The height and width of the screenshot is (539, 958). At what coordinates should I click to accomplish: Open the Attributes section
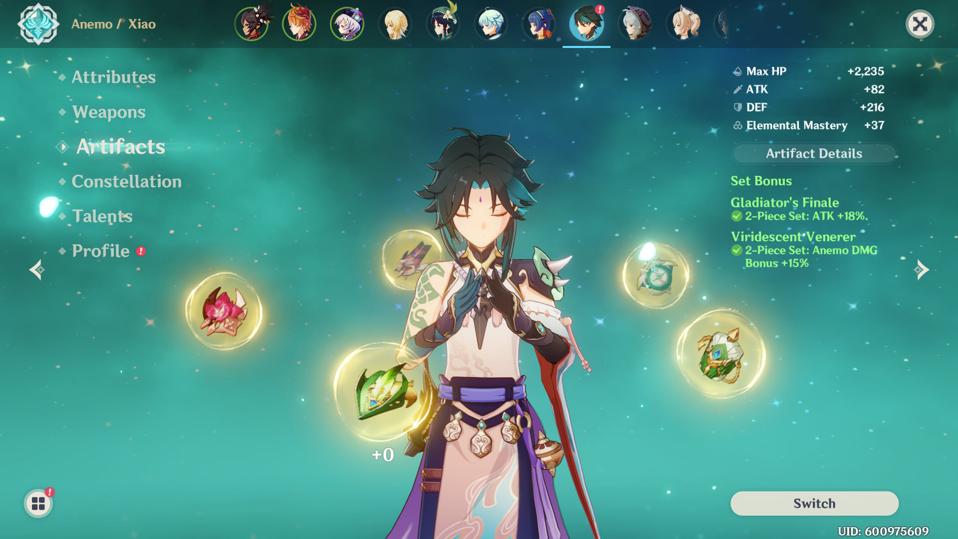[113, 77]
